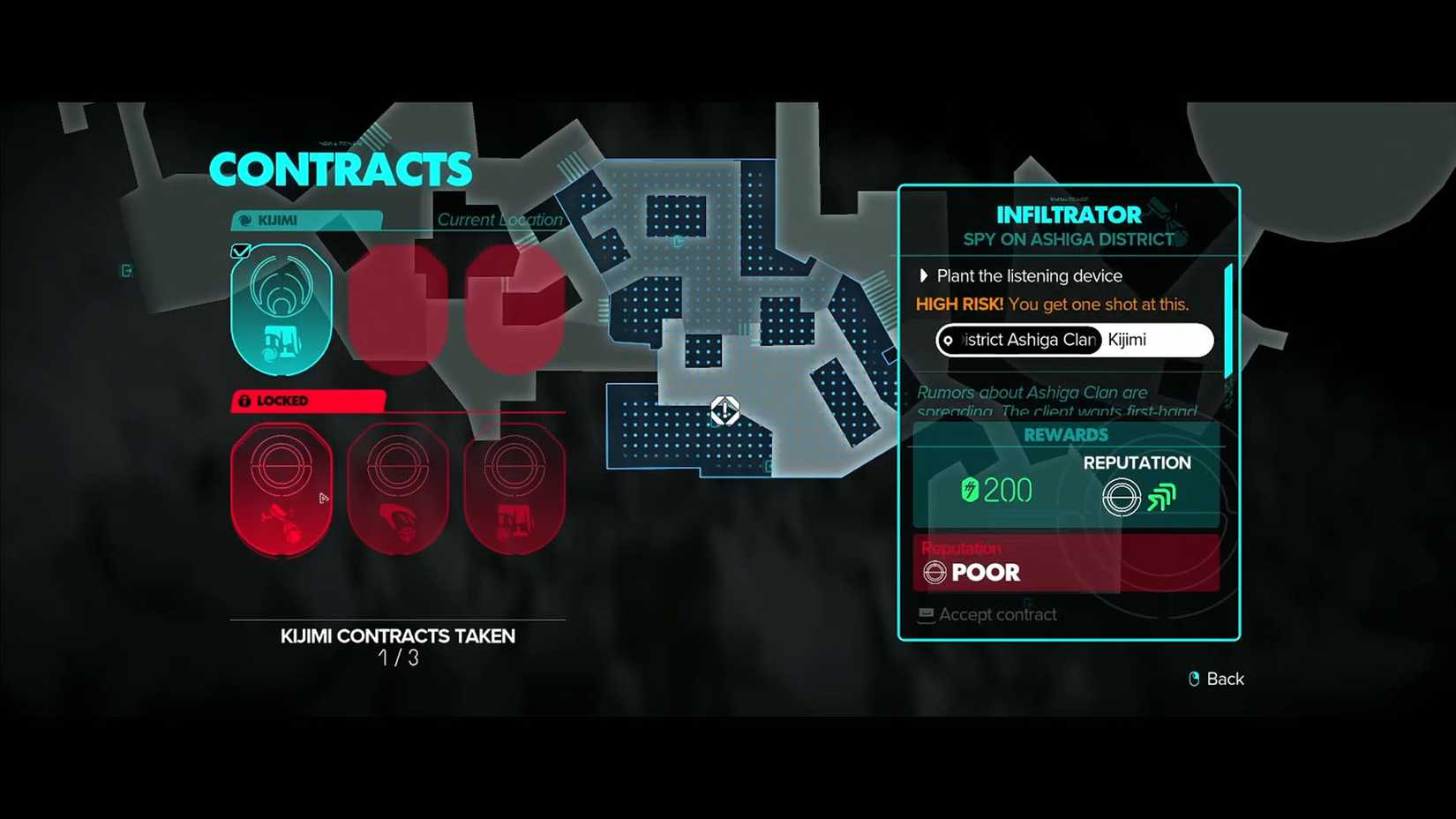The height and width of the screenshot is (819, 1456).
Task: Click Accept contract
Action: coord(998,614)
